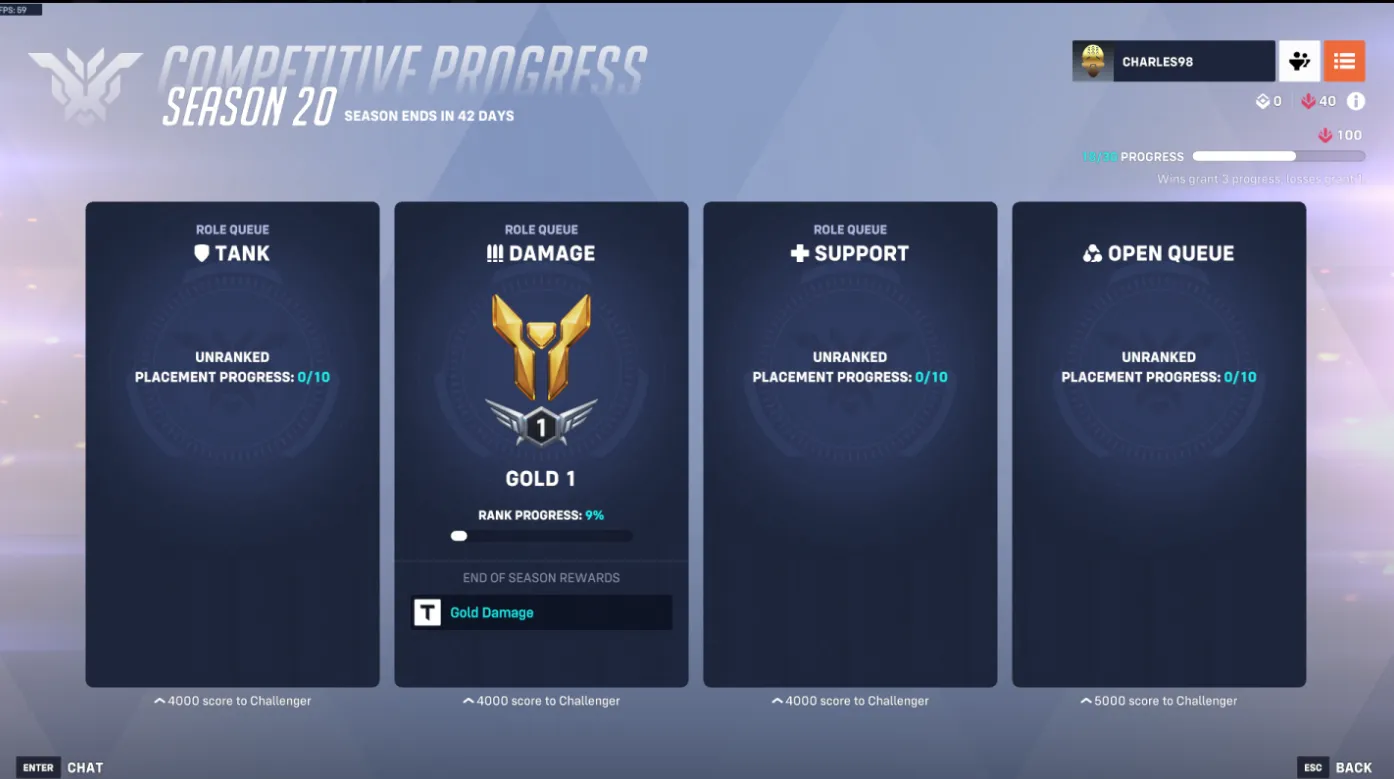Select the Tank role shield icon

coord(202,253)
